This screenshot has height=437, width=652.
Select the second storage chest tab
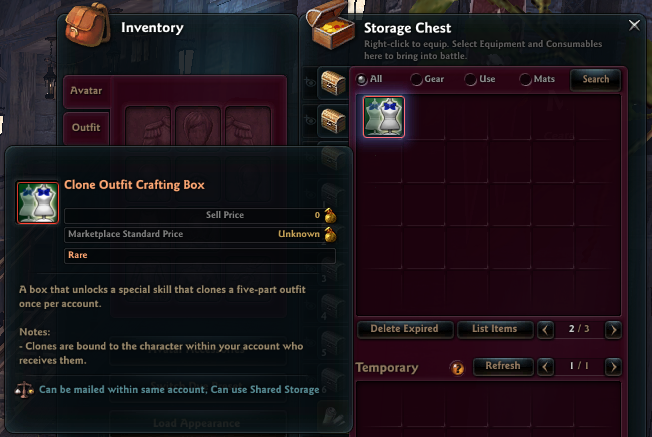click(333, 122)
